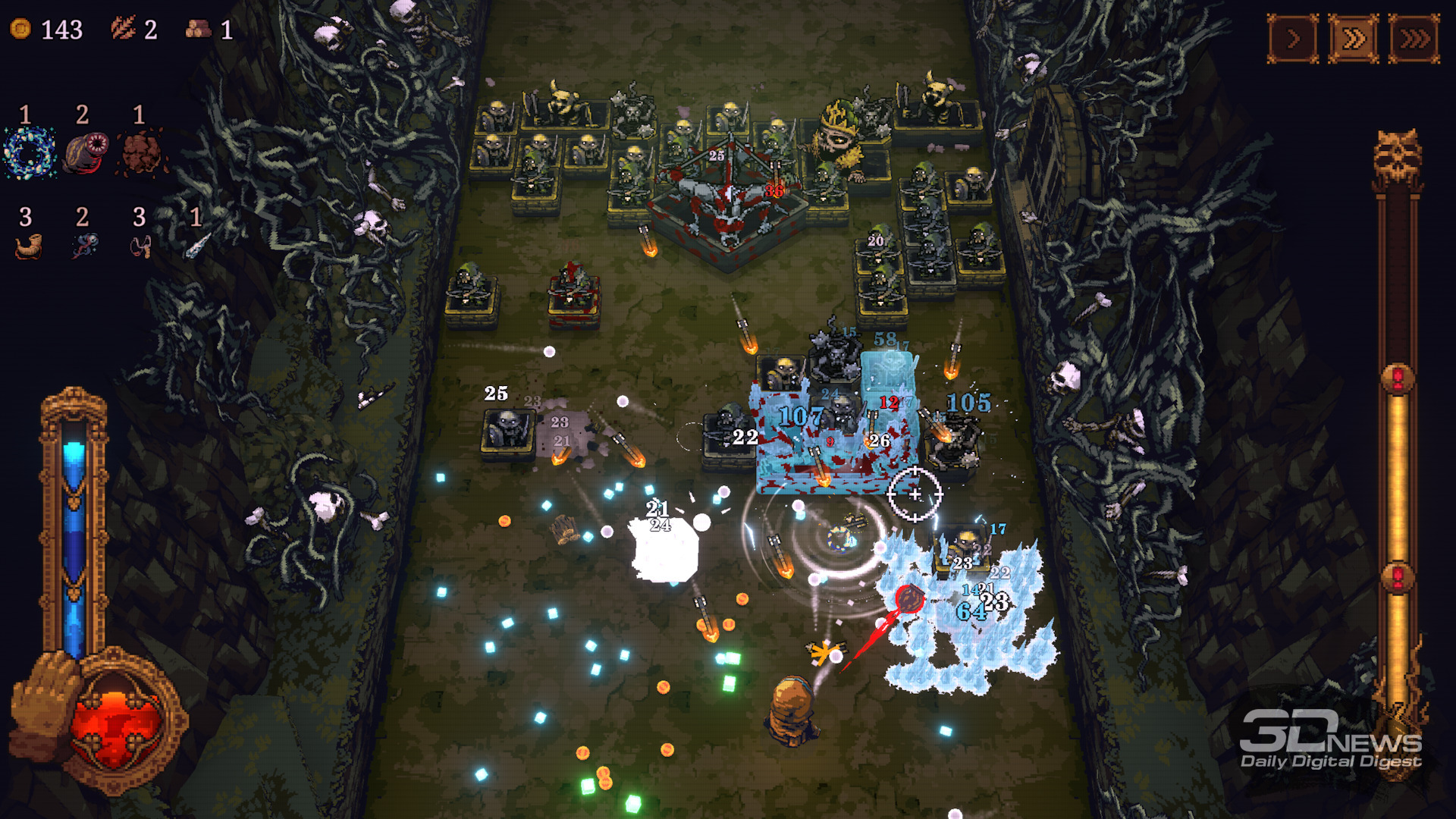Select the orange horn relic icon

[x=28, y=247]
